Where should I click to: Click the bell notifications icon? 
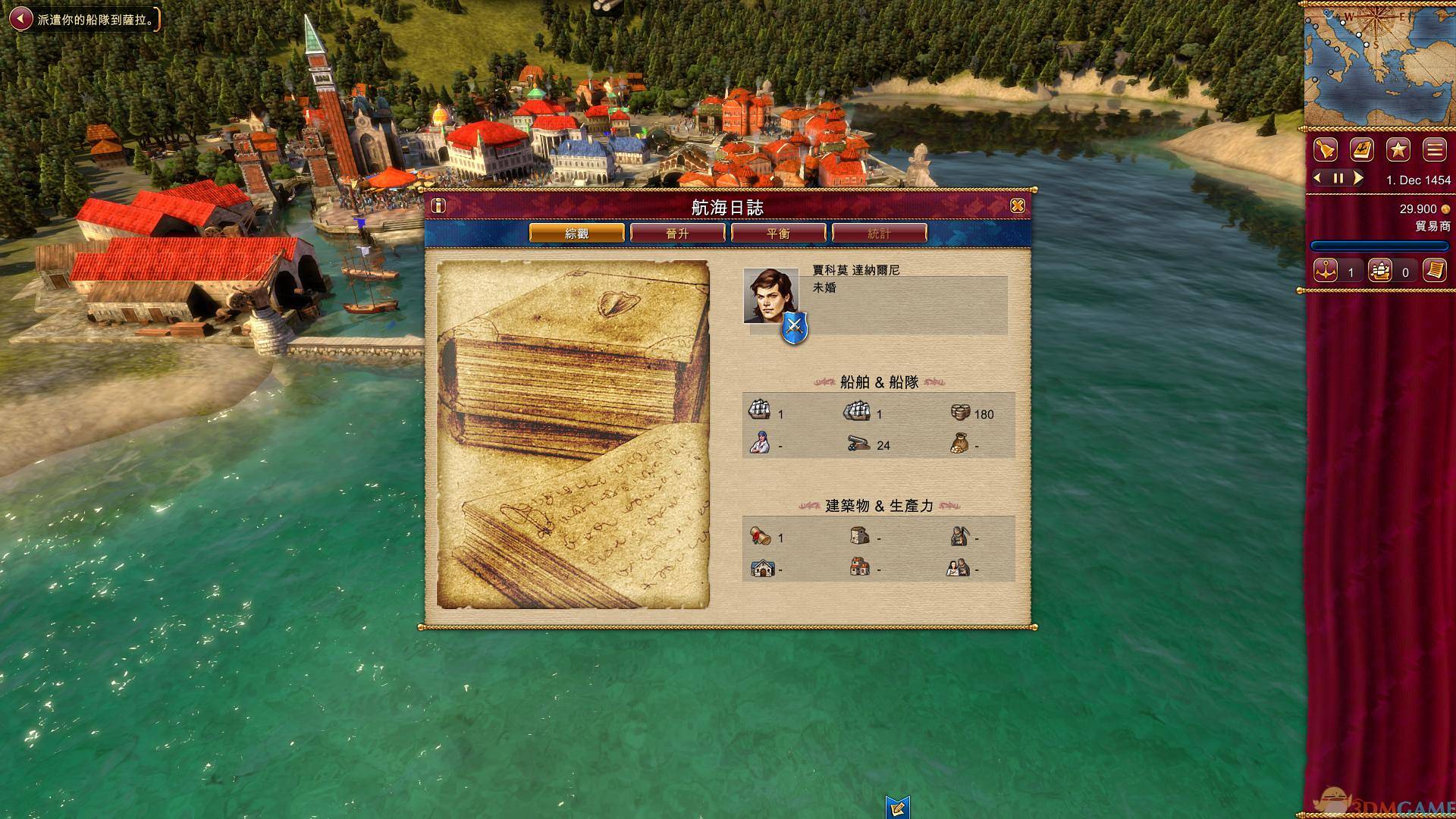pos(1325,150)
